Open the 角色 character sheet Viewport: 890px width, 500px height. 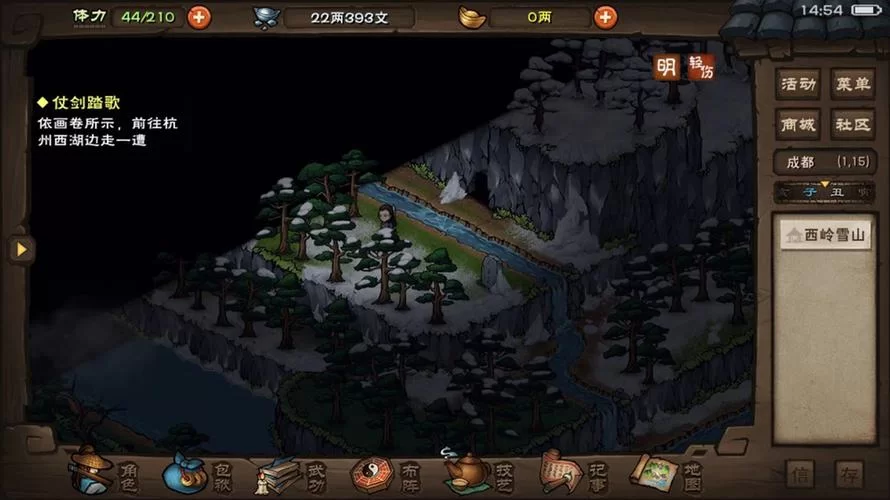coord(104,472)
